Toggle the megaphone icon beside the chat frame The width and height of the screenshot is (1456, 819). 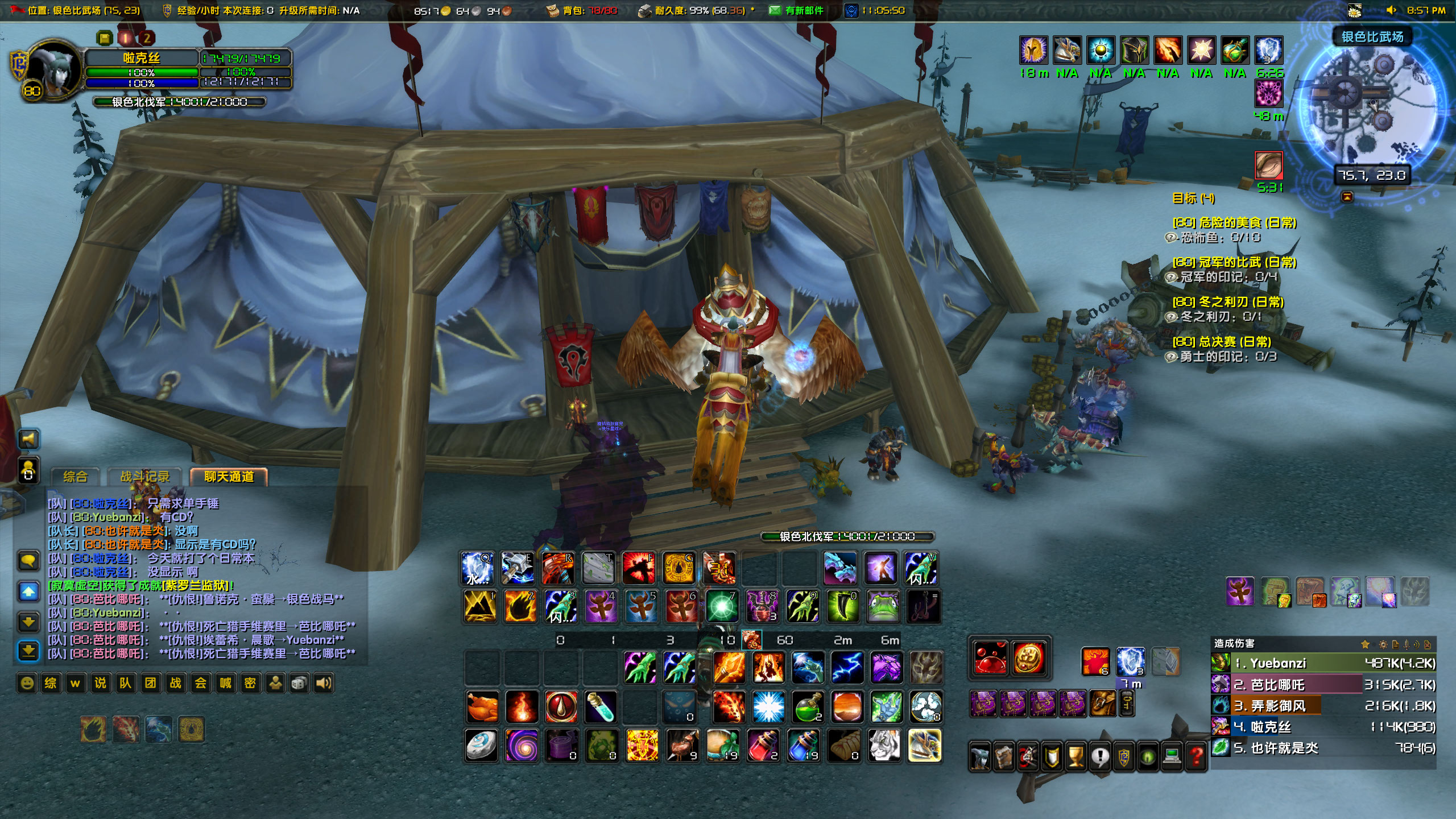28,439
